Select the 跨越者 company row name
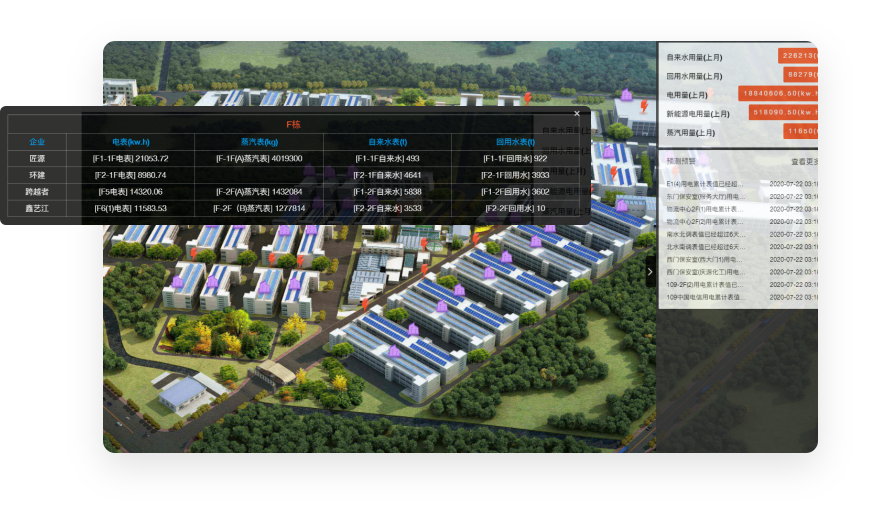 37,191
